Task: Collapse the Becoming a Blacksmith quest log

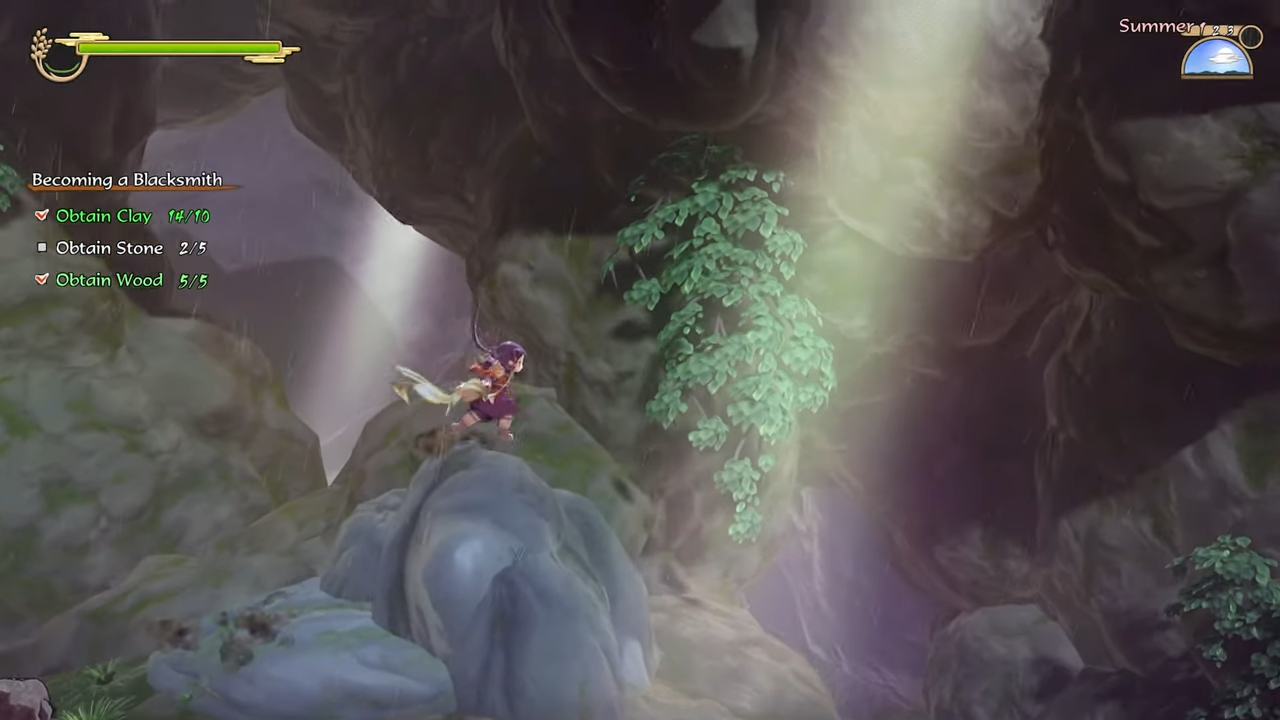Action: click(127, 179)
